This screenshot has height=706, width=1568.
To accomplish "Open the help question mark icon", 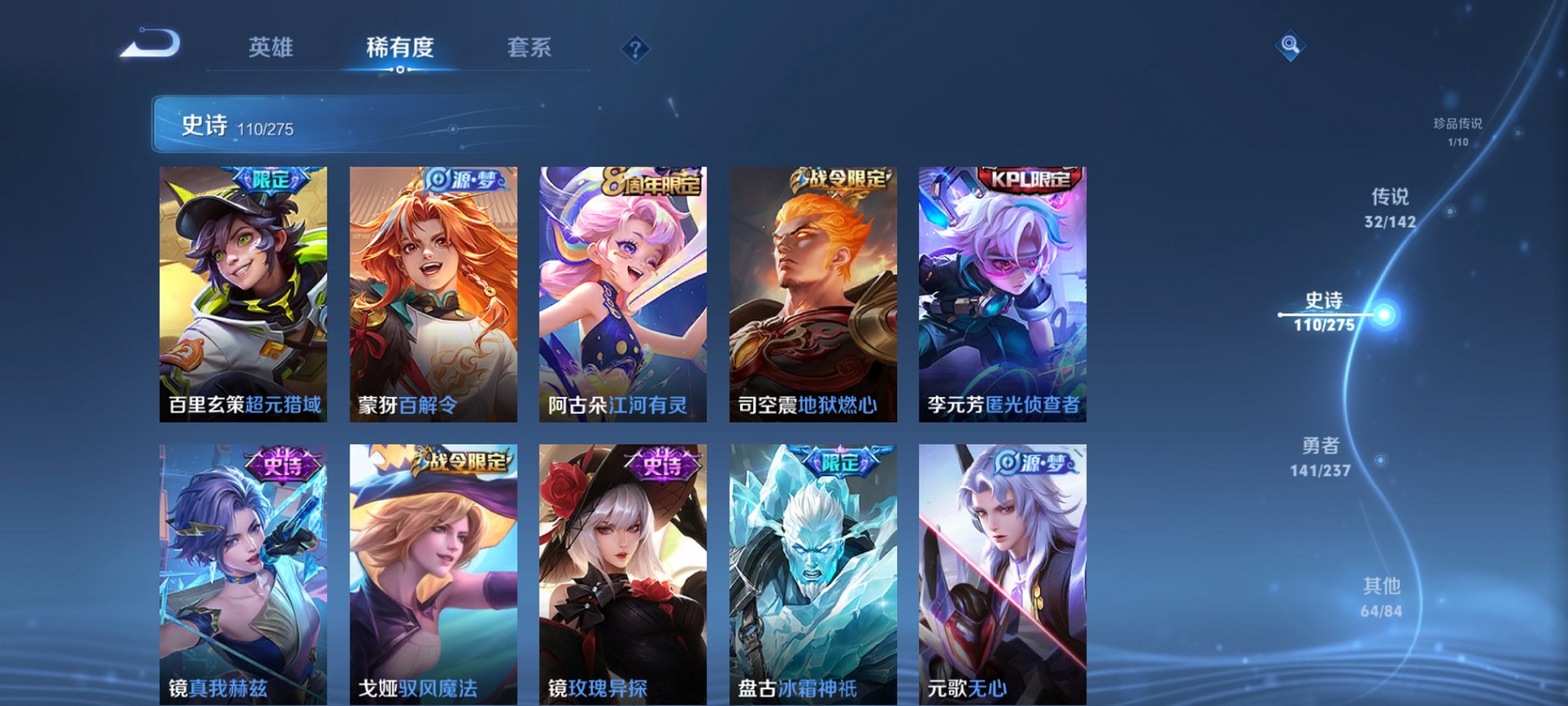I will [635, 48].
